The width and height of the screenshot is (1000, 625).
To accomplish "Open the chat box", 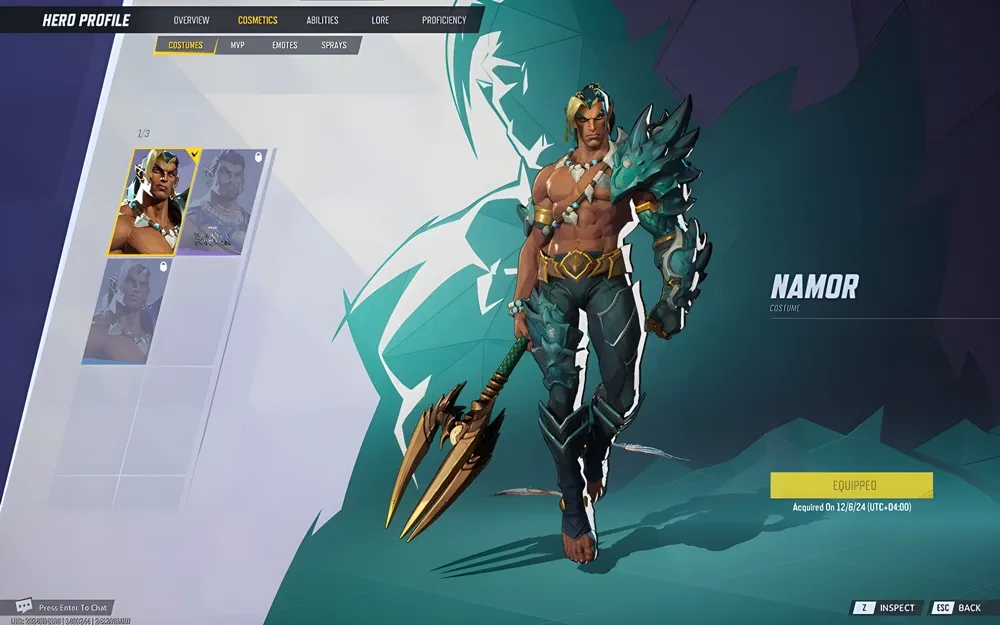I will click(x=63, y=607).
